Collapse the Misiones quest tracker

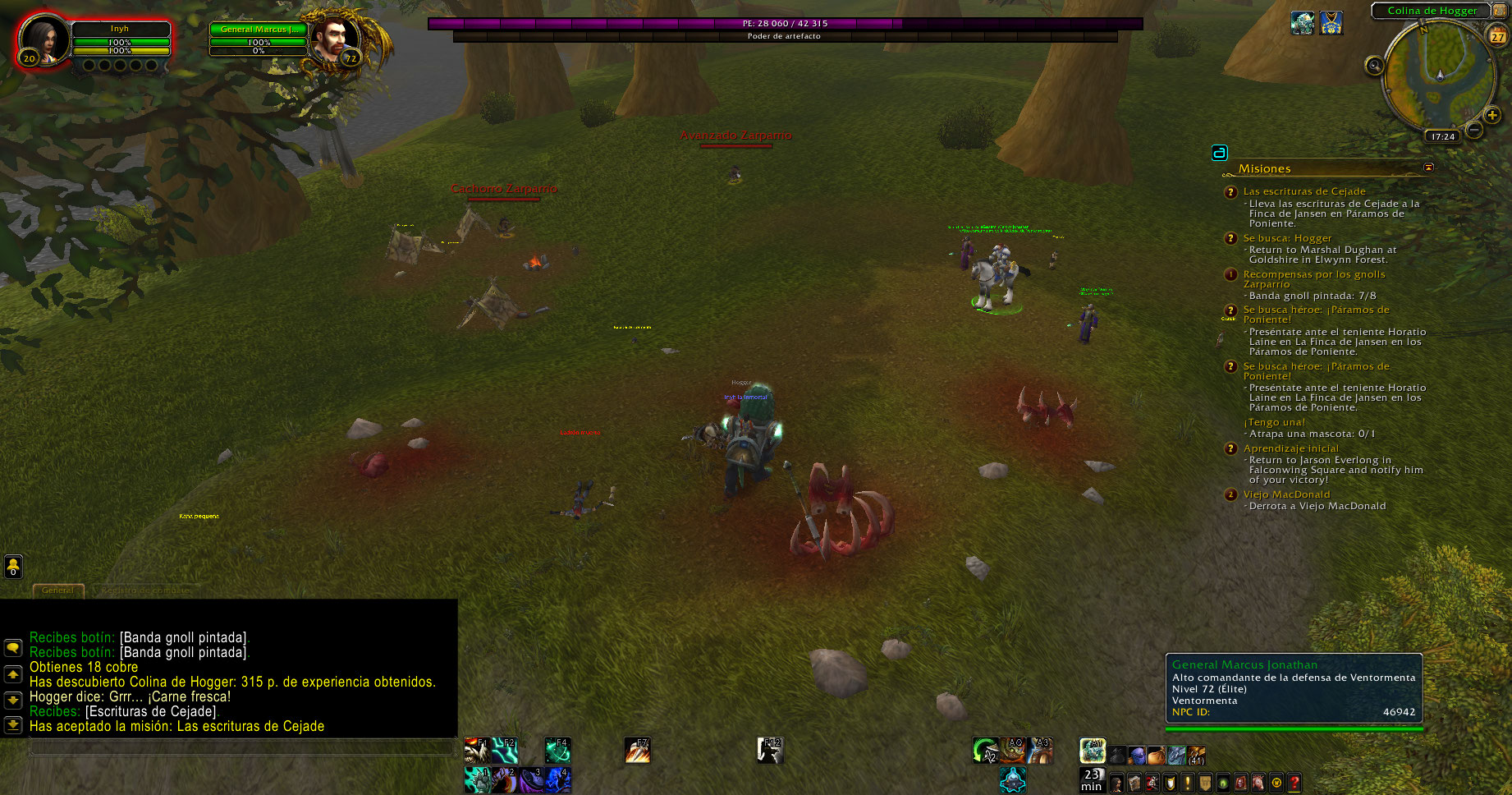[x=1428, y=168]
